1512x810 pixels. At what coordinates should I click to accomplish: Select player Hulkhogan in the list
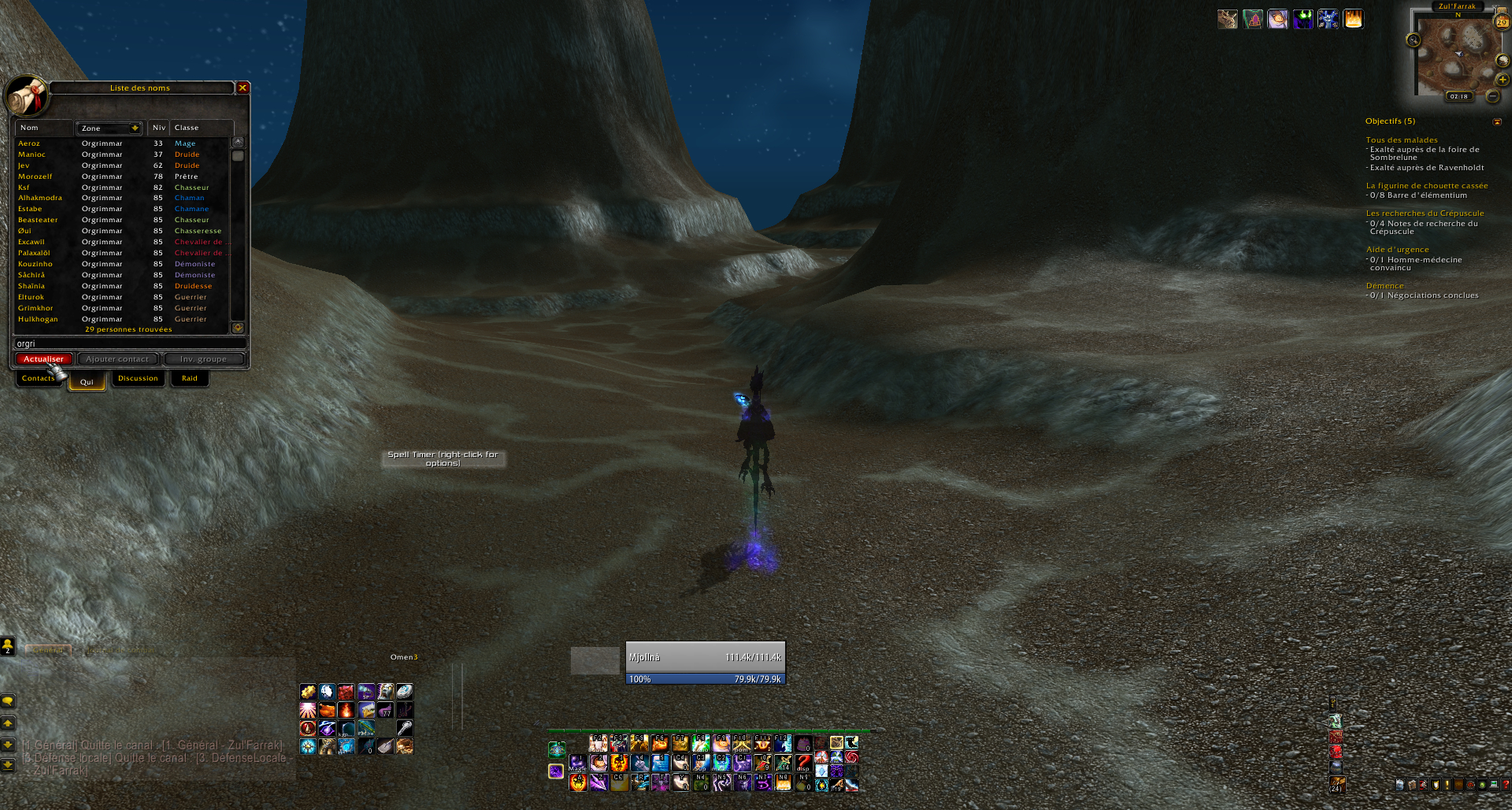click(x=38, y=319)
